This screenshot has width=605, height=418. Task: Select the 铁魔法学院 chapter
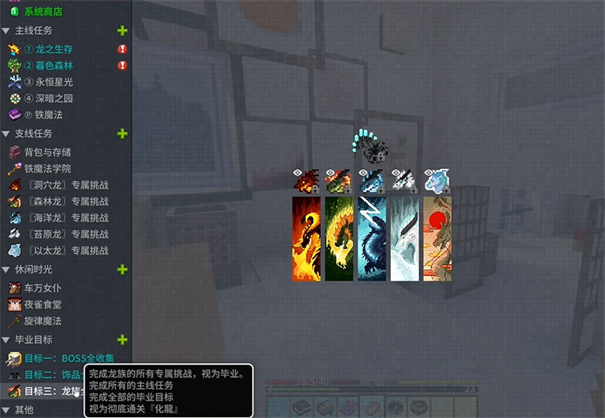coord(54,168)
